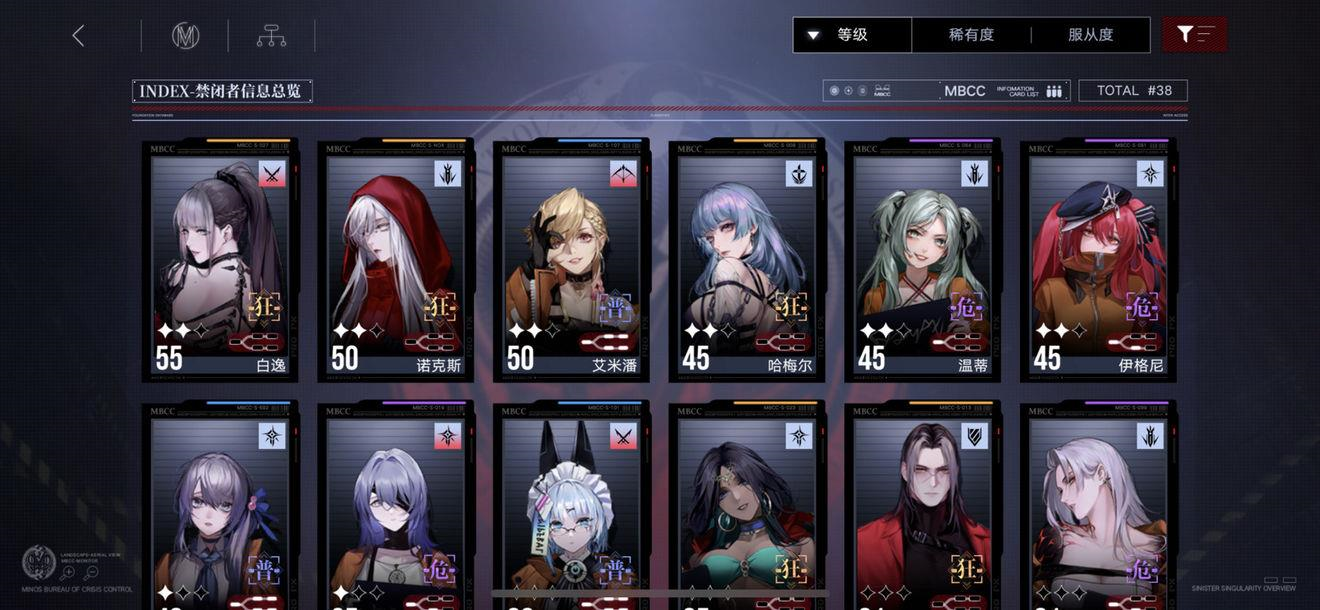Image resolution: width=1320 pixels, height=610 pixels.
Task: Select the rabbit-eared maid with glasses card
Action: (x=572, y=510)
